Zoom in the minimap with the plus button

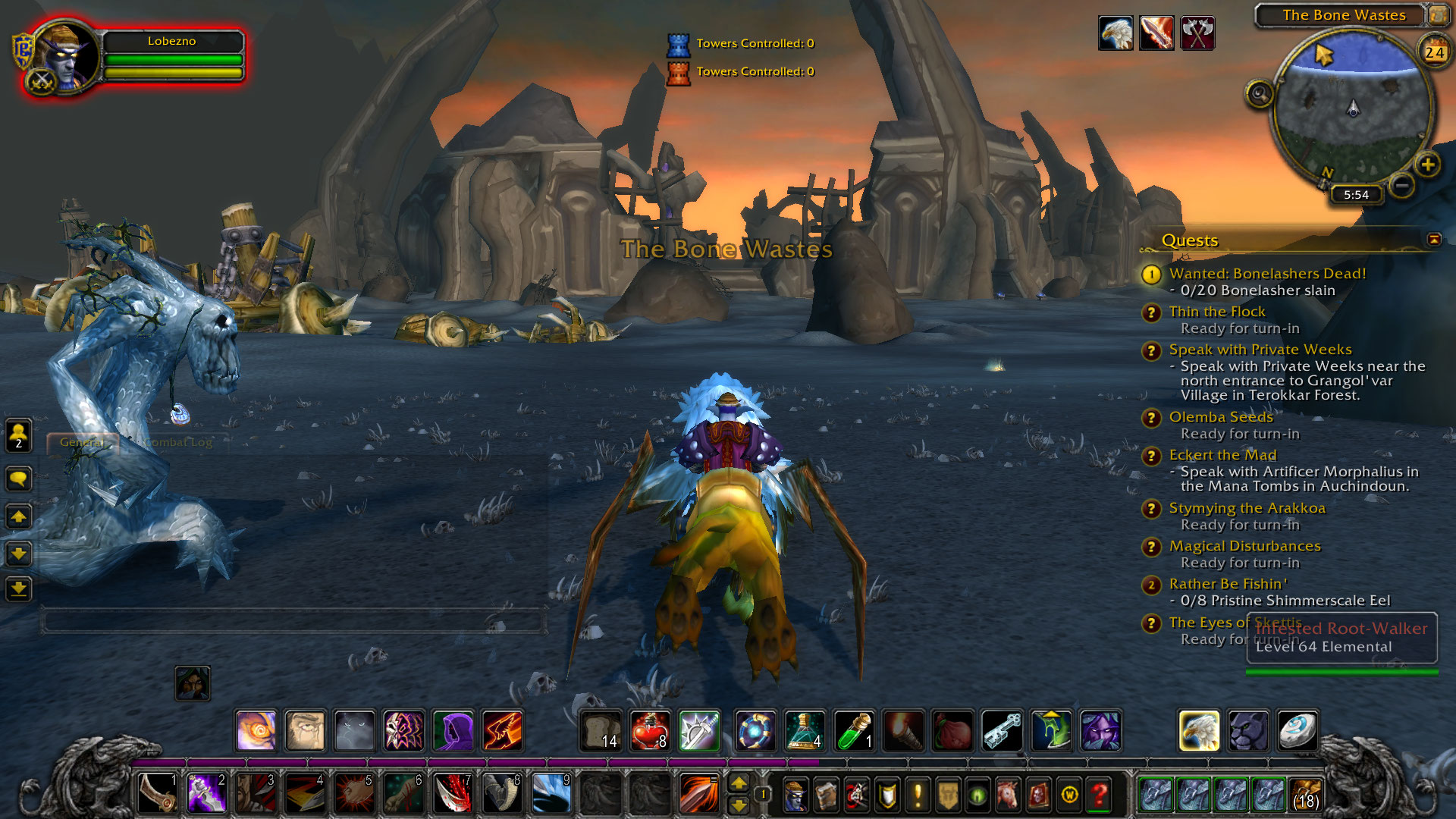[x=1427, y=165]
